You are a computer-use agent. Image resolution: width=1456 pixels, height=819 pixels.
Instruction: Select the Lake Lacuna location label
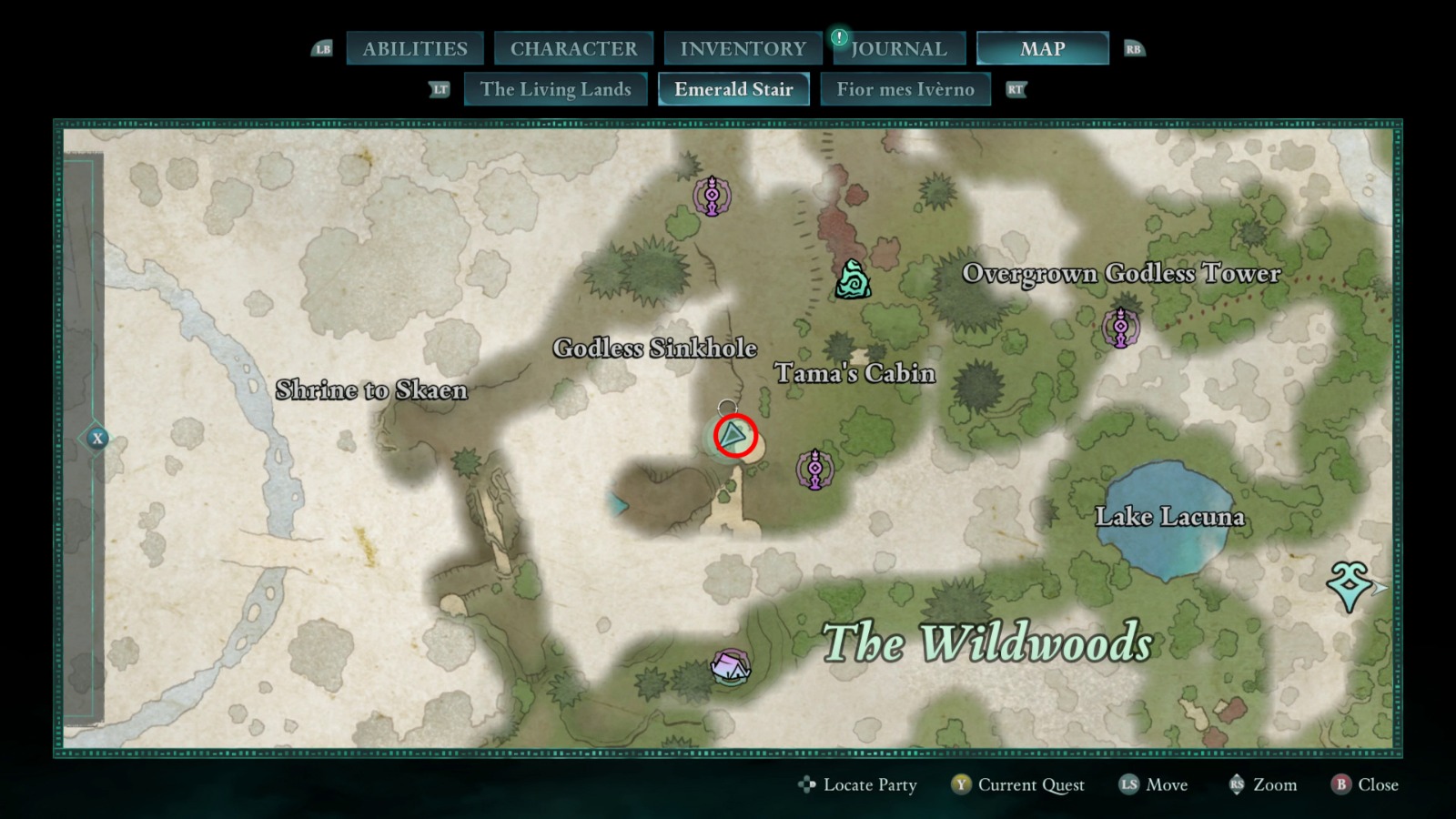tap(1169, 517)
